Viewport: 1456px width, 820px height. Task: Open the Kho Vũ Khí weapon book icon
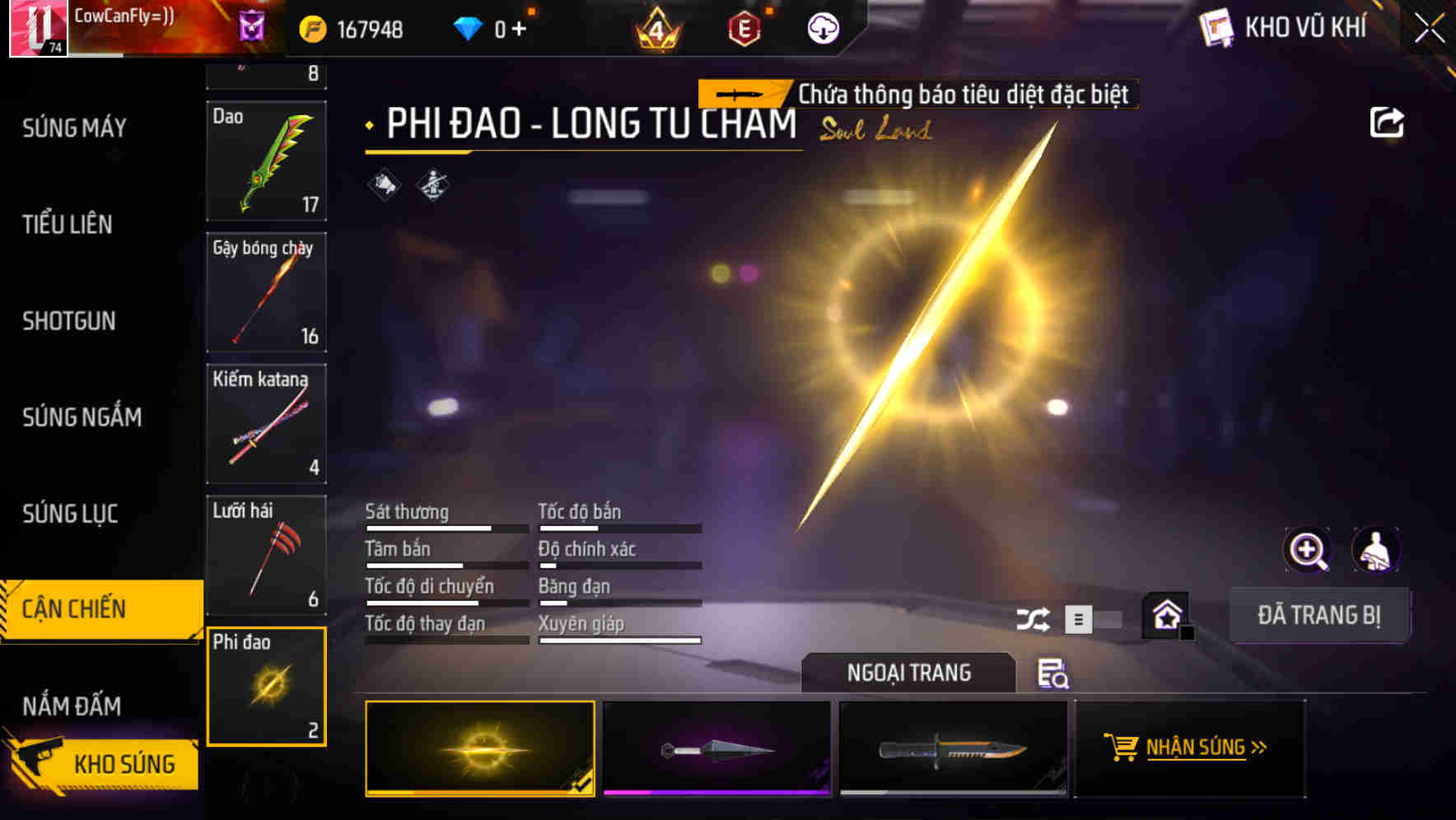click(x=1217, y=26)
